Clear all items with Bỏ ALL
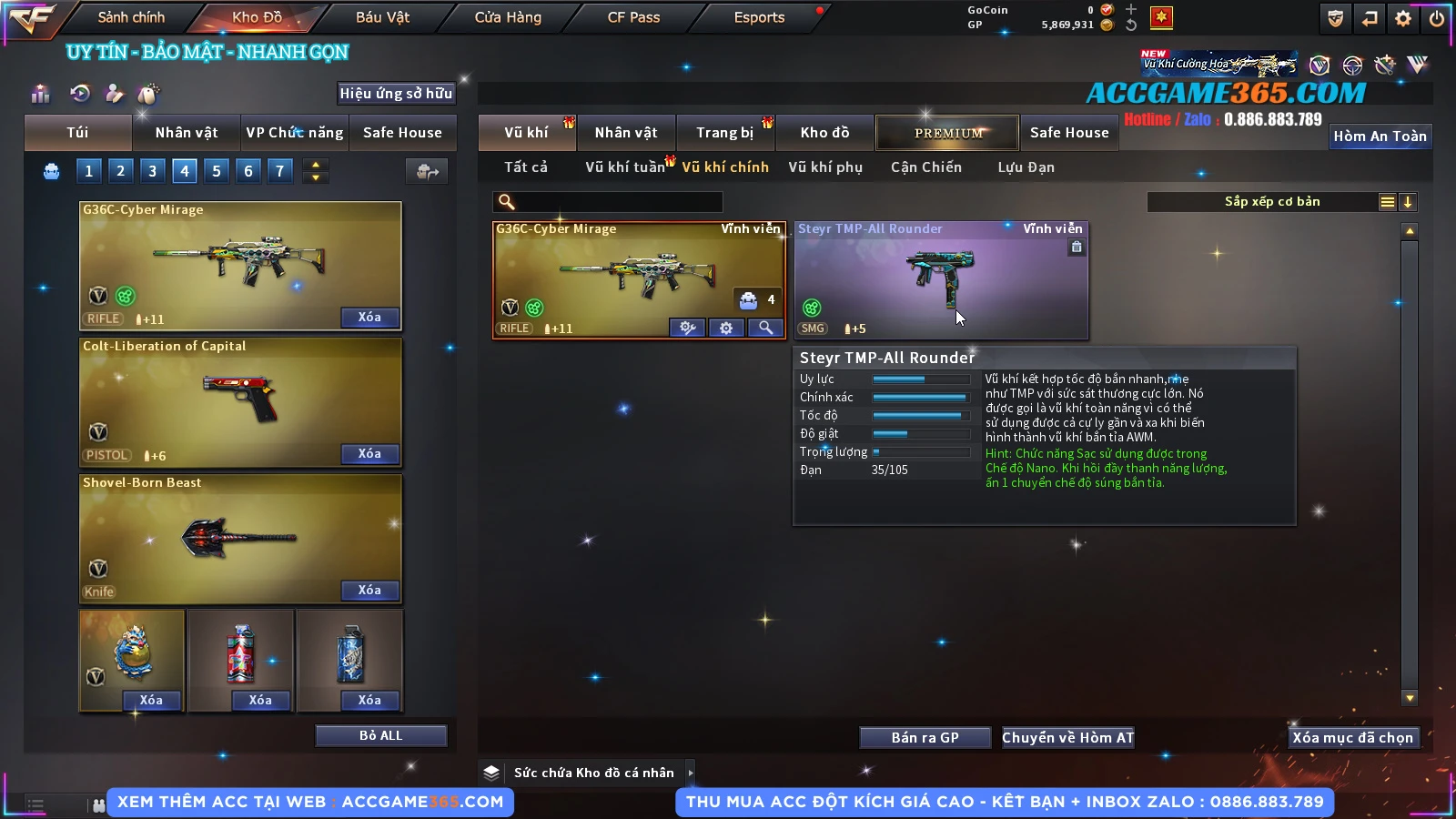 (380, 735)
